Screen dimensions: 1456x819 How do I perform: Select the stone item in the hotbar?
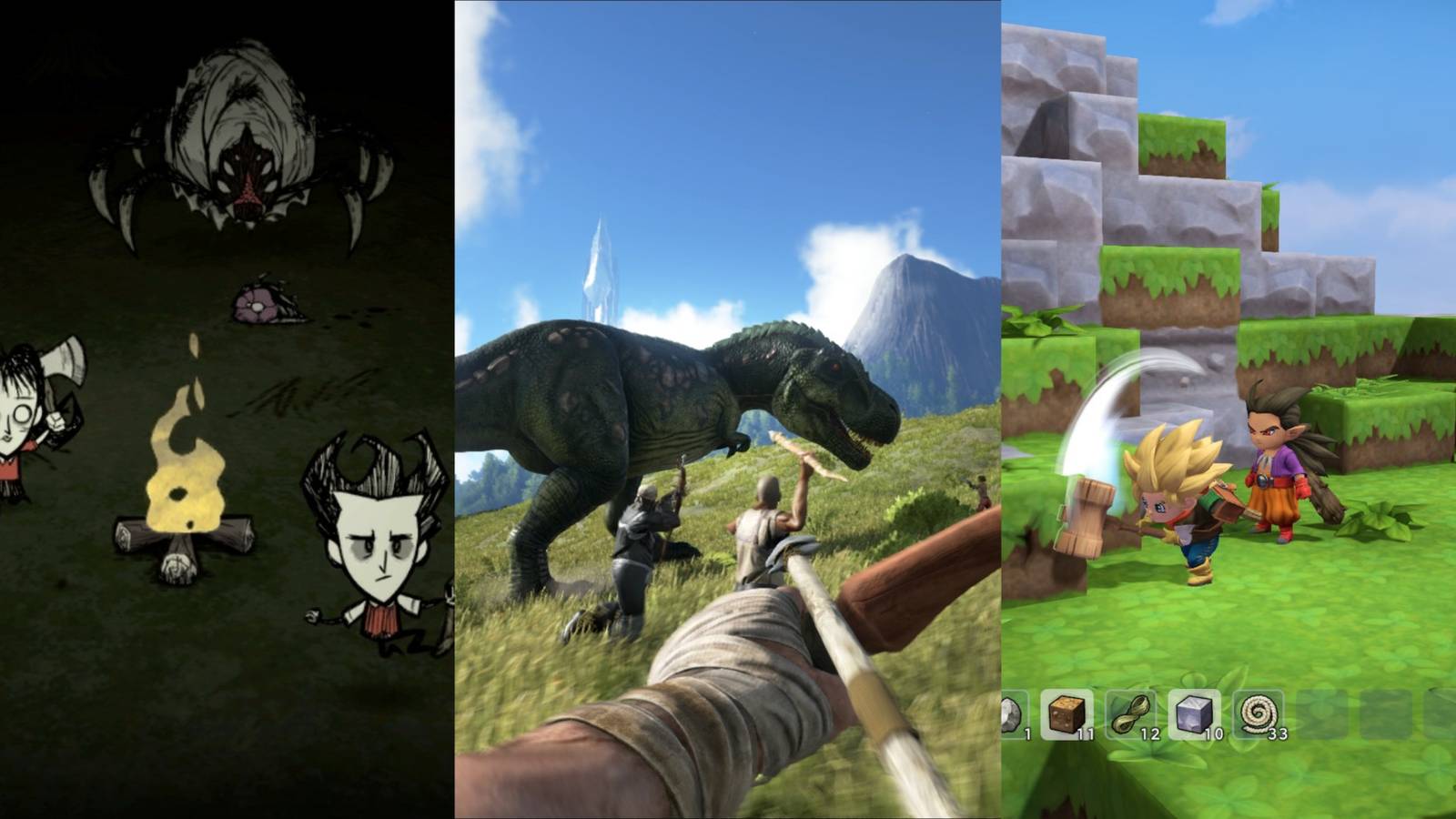[x=1010, y=712]
